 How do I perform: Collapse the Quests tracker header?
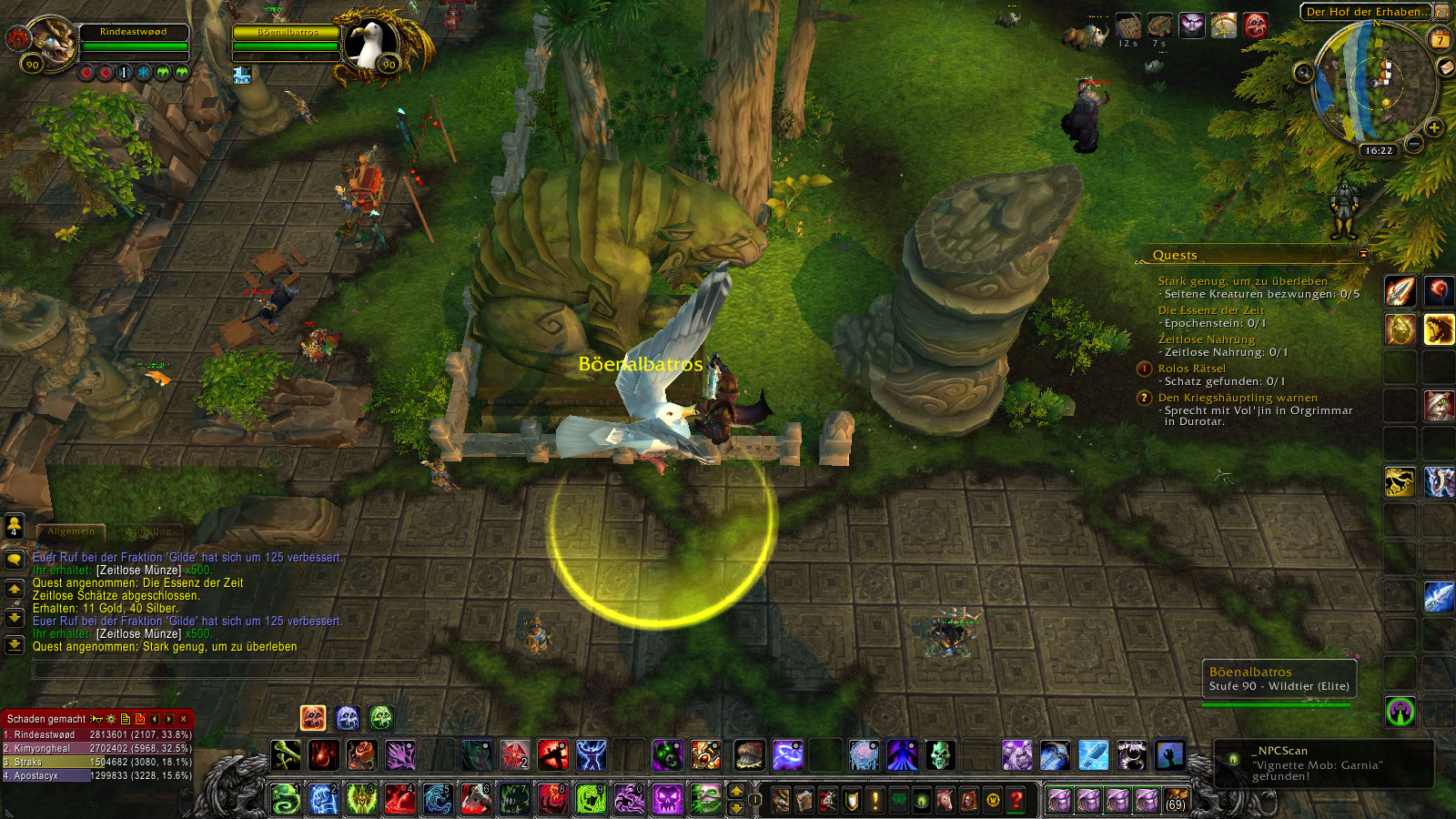[x=1363, y=255]
